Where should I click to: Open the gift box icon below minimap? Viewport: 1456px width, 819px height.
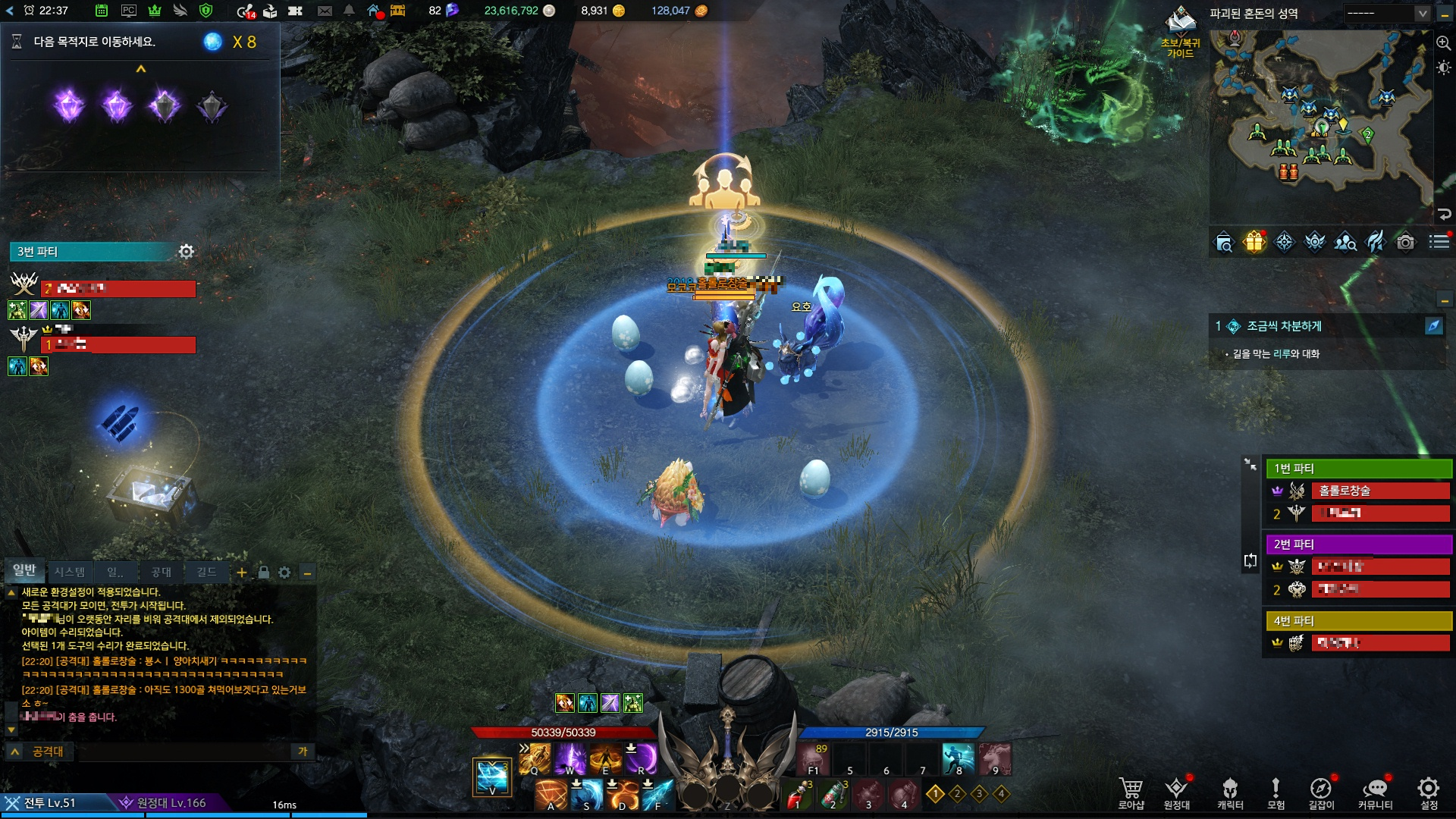(1254, 242)
